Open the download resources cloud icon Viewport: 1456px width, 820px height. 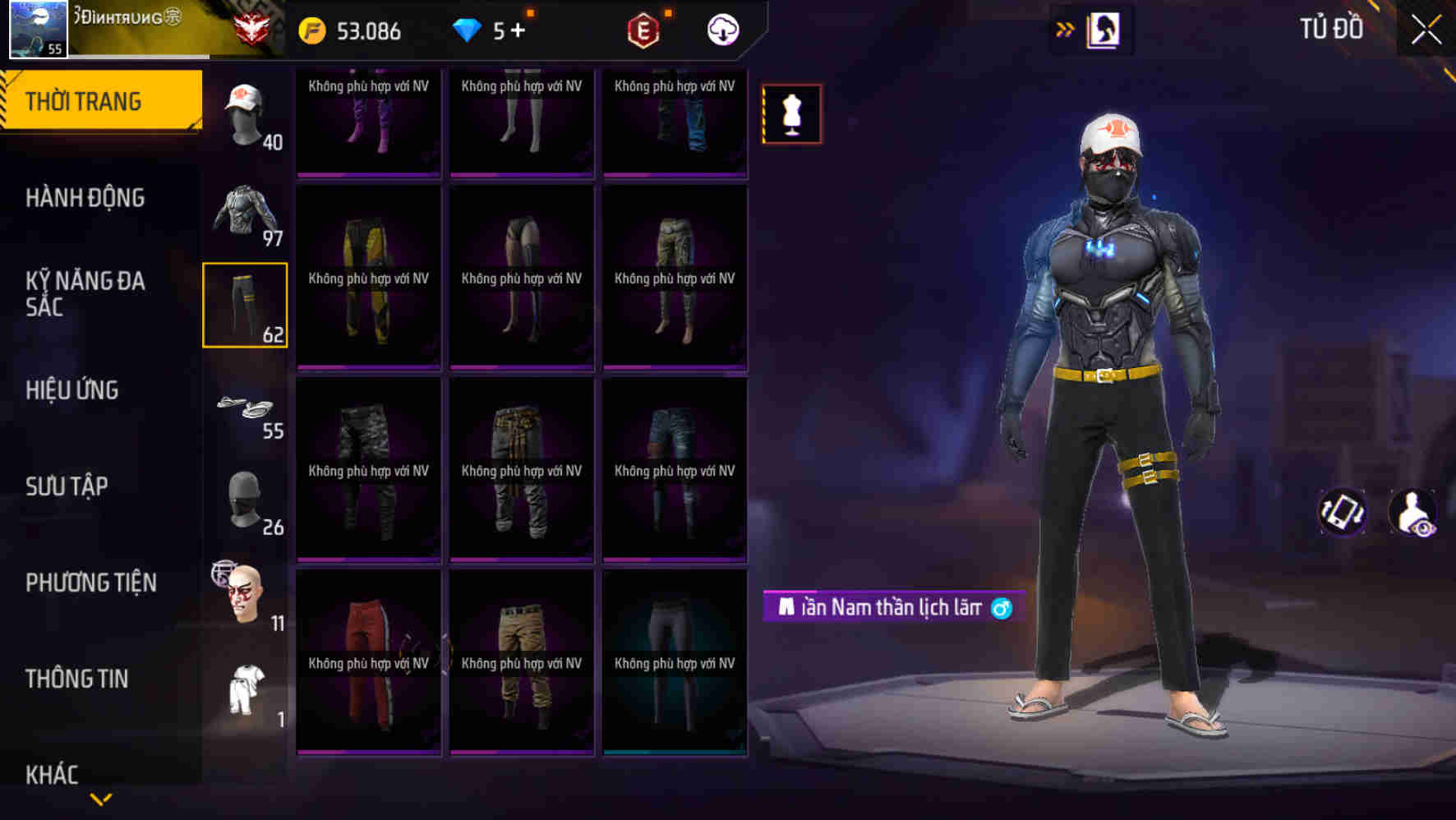click(721, 30)
